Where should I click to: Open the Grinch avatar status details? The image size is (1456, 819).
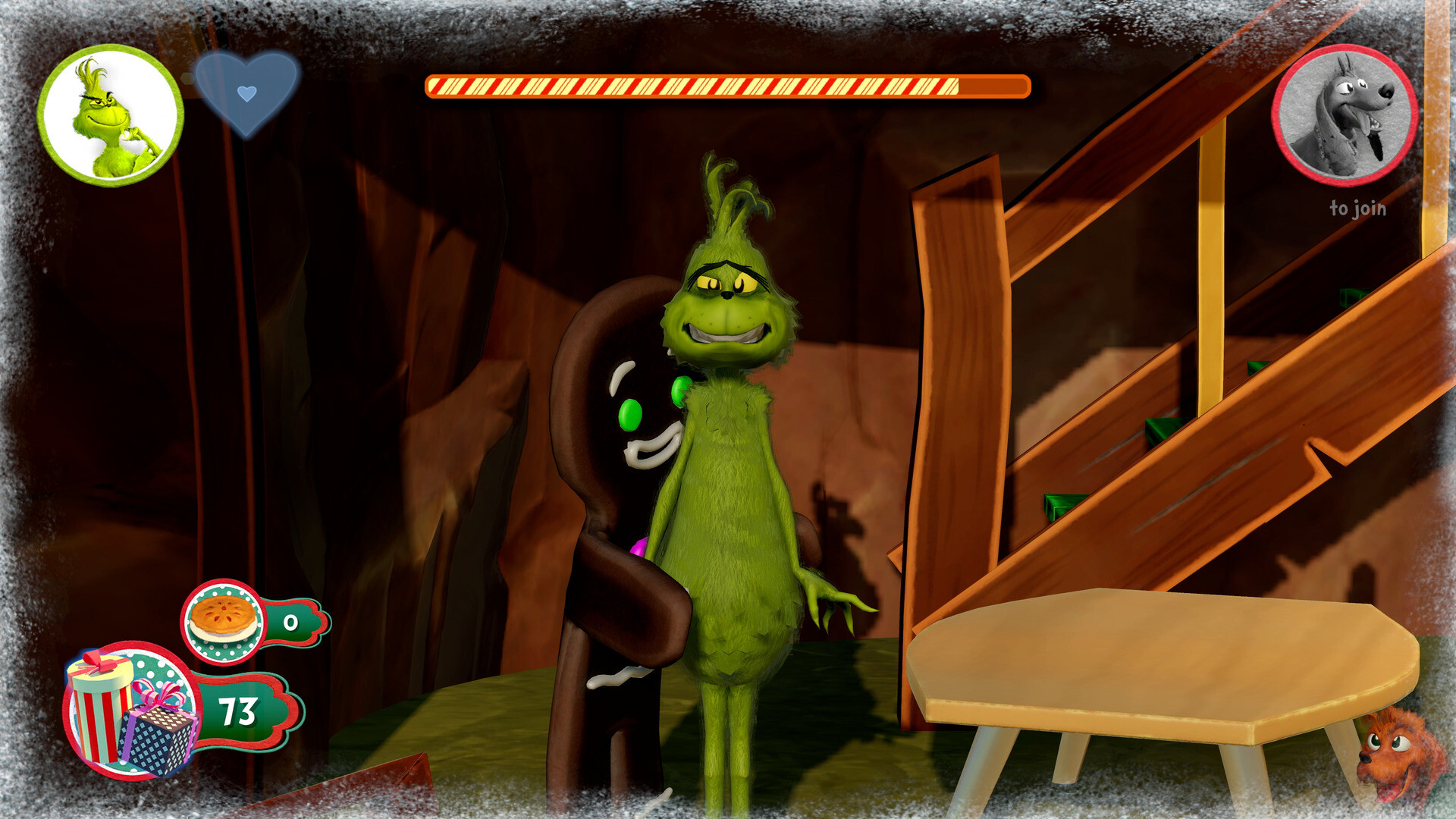(x=114, y=114)
